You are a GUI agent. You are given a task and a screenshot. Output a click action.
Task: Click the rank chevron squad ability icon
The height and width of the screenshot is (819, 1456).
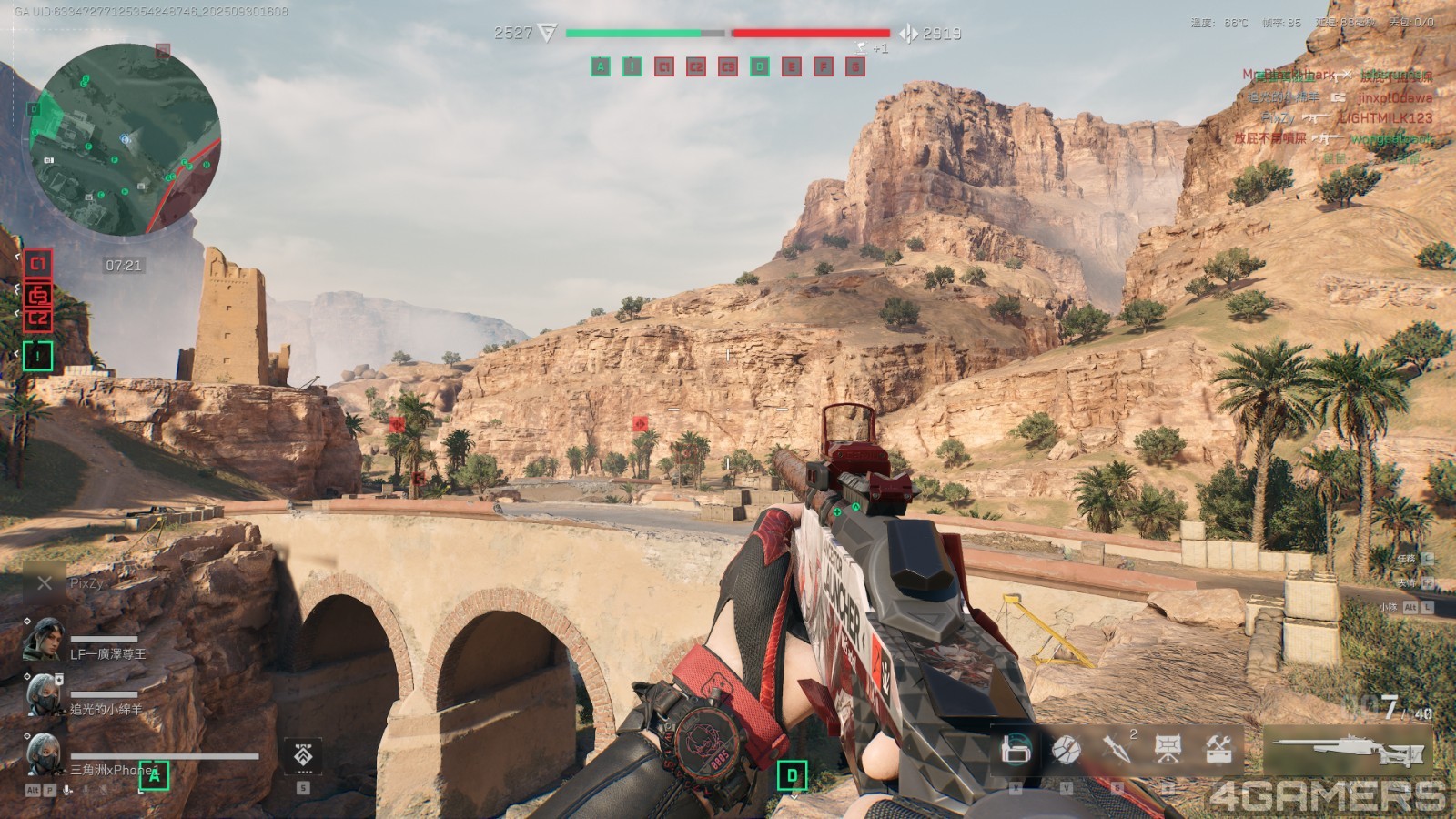coord(303,755)
